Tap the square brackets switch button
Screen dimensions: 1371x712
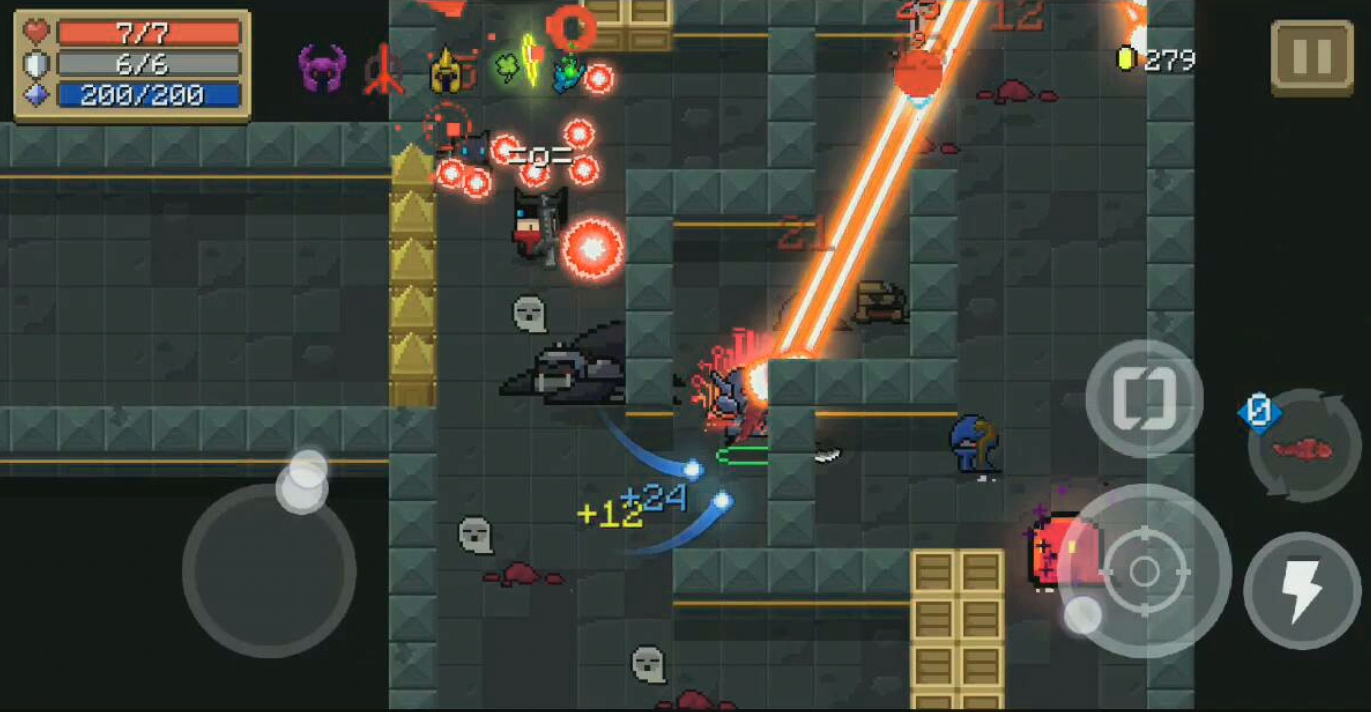click(1144, 398)
